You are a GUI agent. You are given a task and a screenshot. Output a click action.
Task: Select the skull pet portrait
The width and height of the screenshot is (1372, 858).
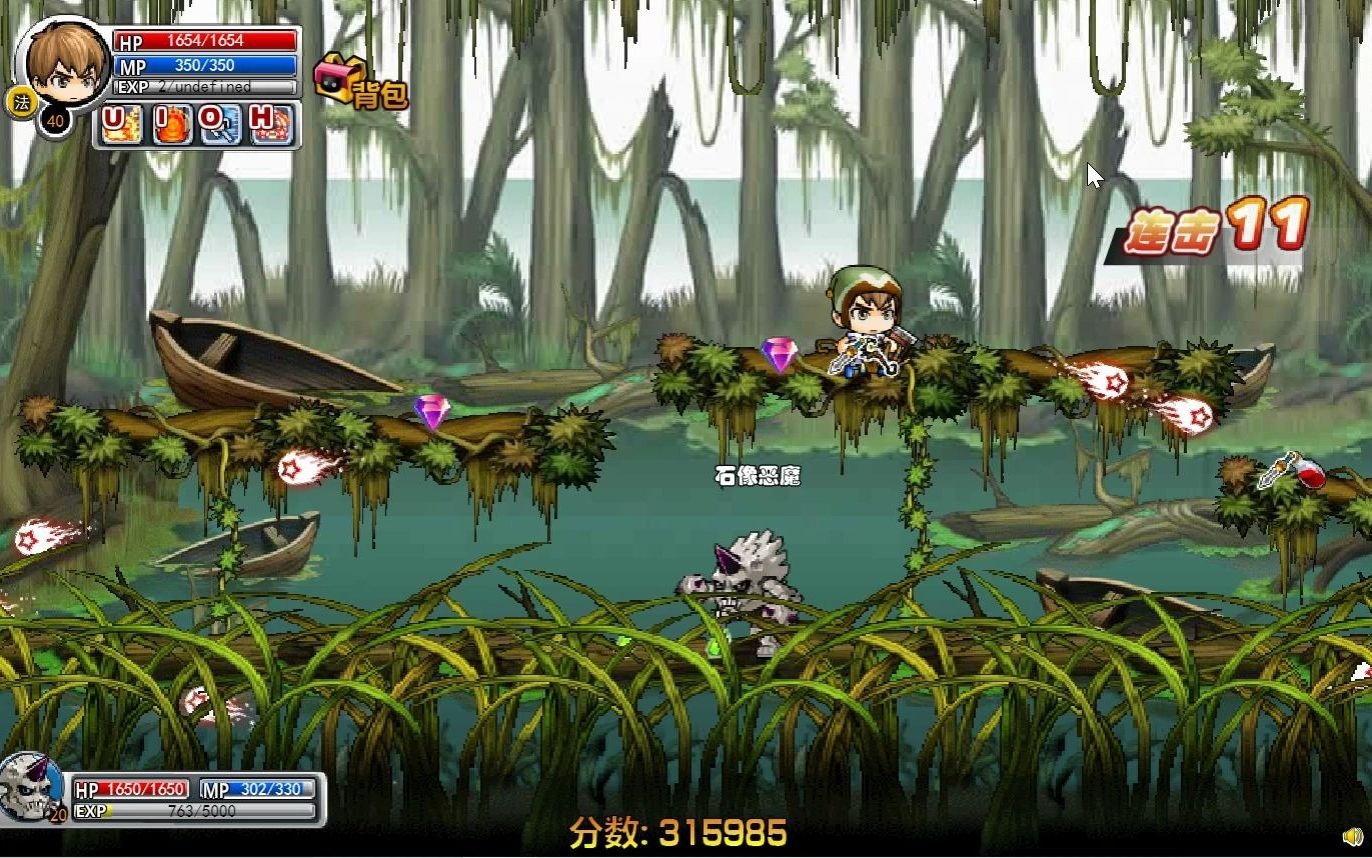tap(30, 786)
